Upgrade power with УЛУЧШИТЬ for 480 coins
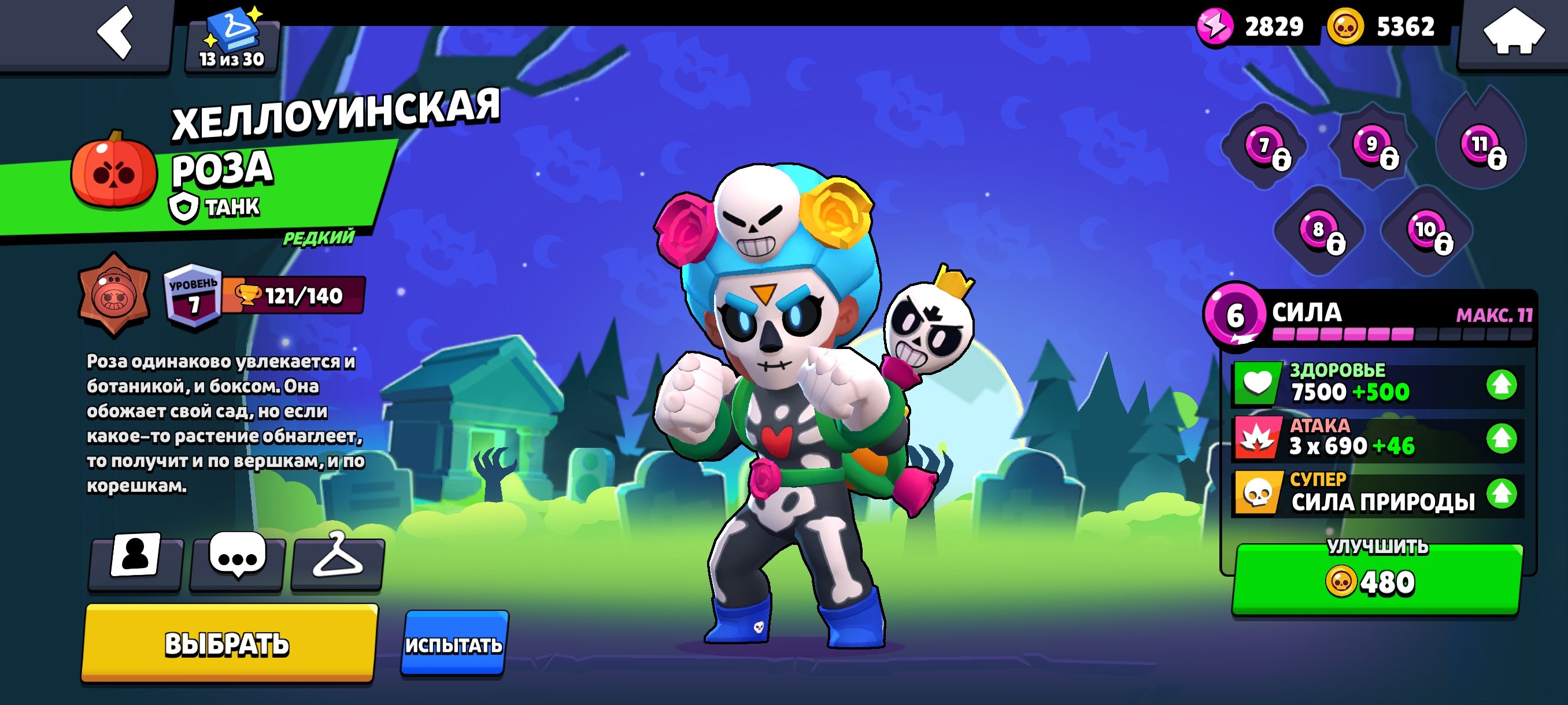Image resolution: width=1568 pixels, height=705 pixels. [1377, 579]
